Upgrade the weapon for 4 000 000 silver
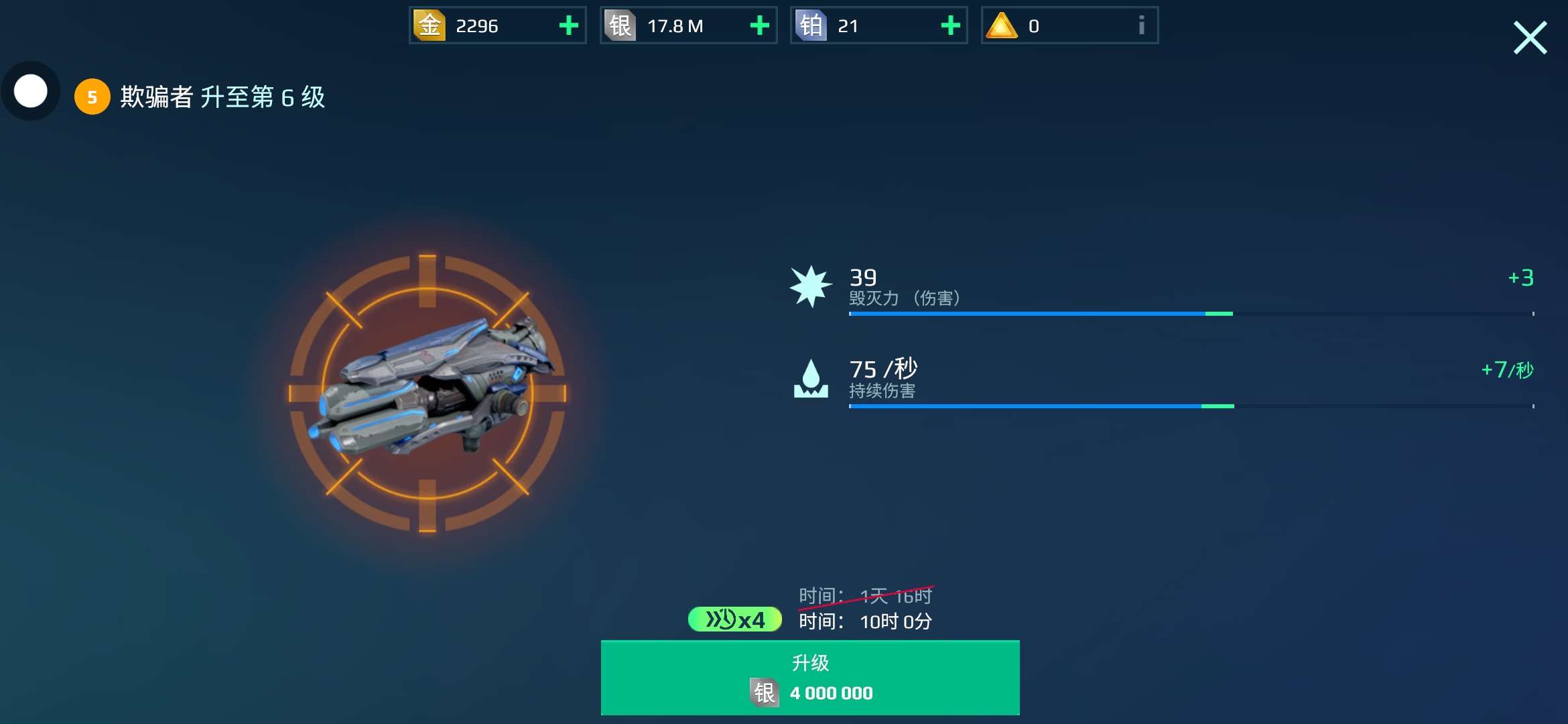The width and height of the screenshot is (1568, 724). point(810,678)
